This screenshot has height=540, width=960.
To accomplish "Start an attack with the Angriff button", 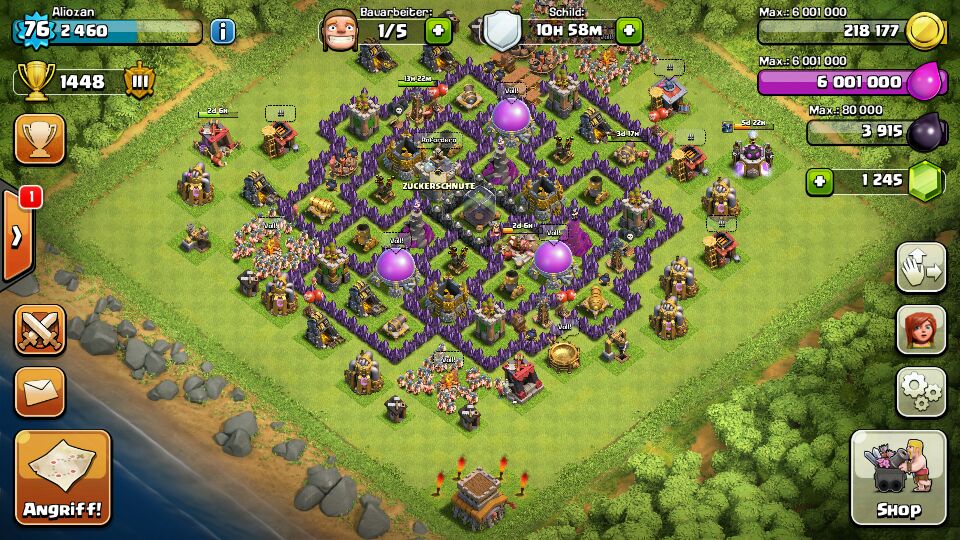I will pyautogui.click(x=62, y=477).
